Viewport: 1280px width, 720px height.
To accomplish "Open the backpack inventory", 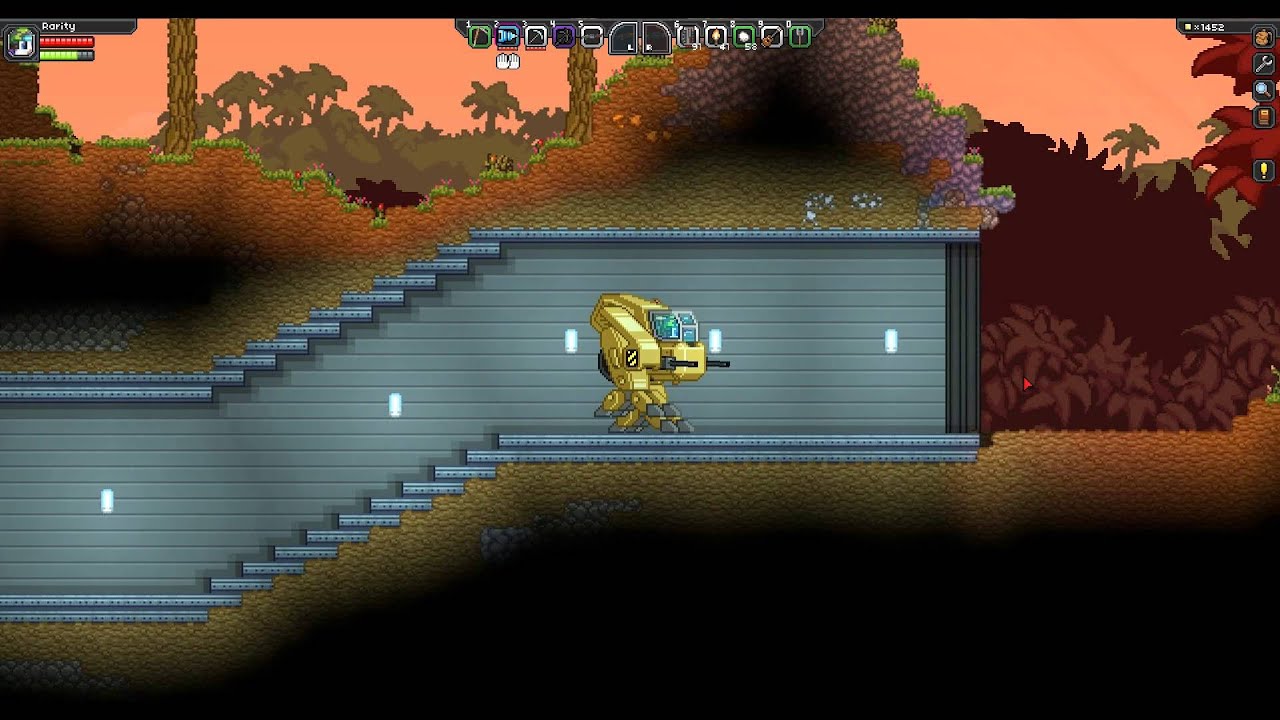I will tap(1263, 38).
